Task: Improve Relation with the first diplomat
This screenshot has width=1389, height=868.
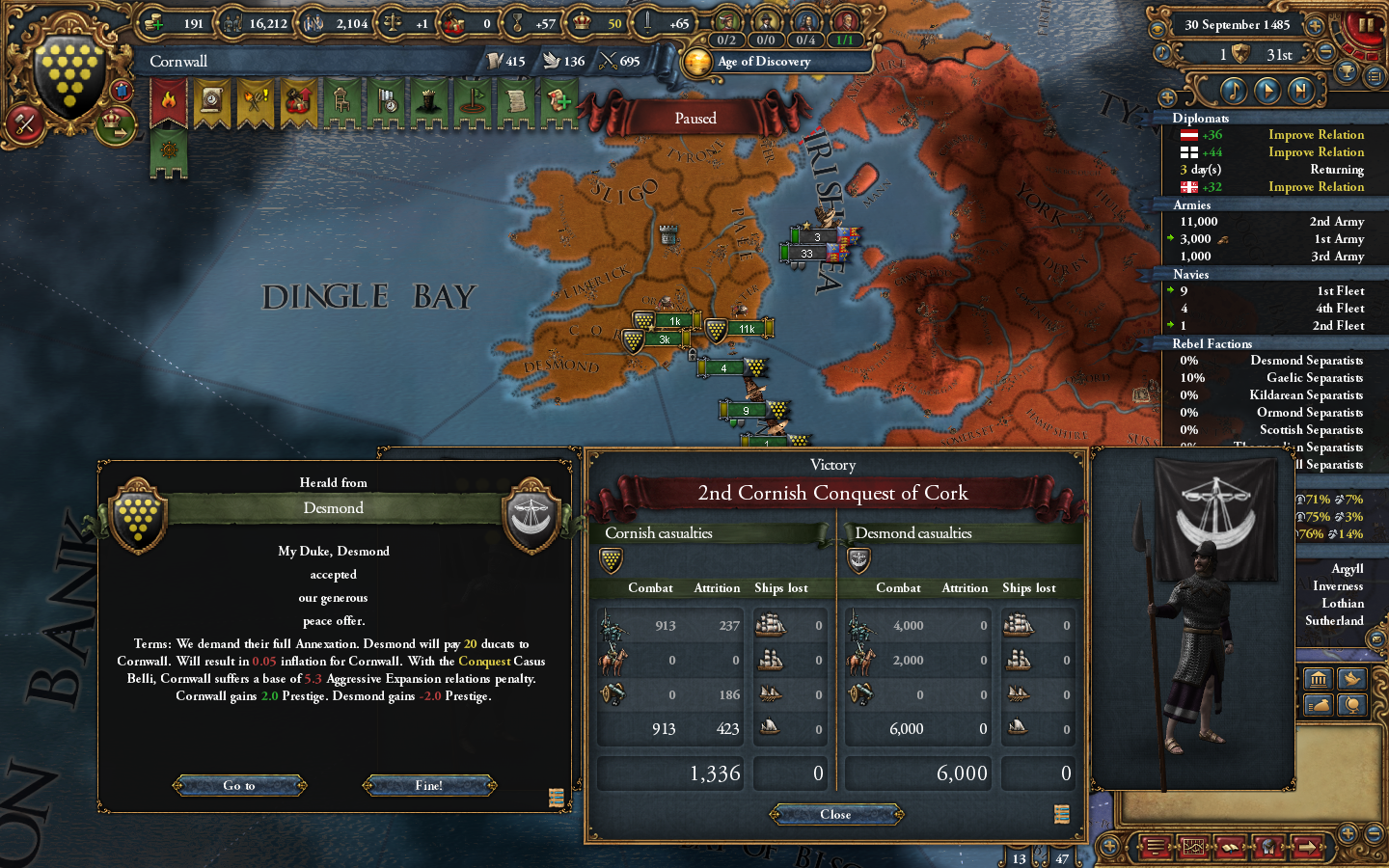Action: [x=1316, y=134]
